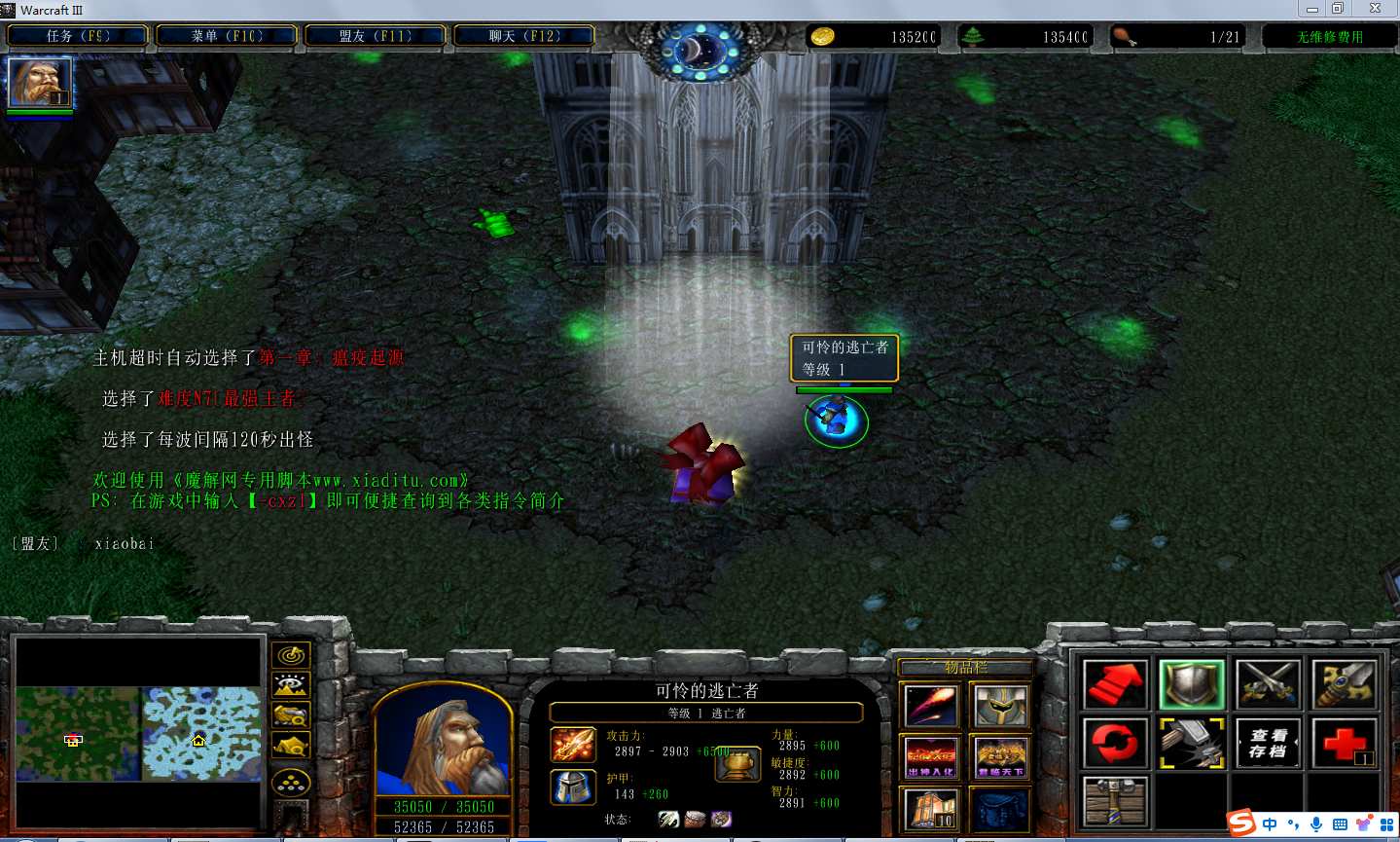Select the knight helmet inventory item
The height and width of the screenshot is (842, 1400).
[x=1001, y=706]
